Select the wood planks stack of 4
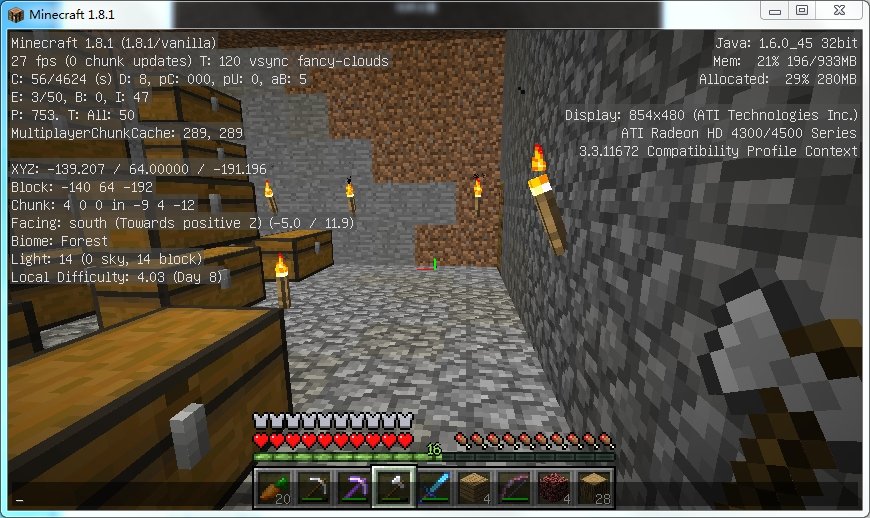 click(x=473, y=487)
